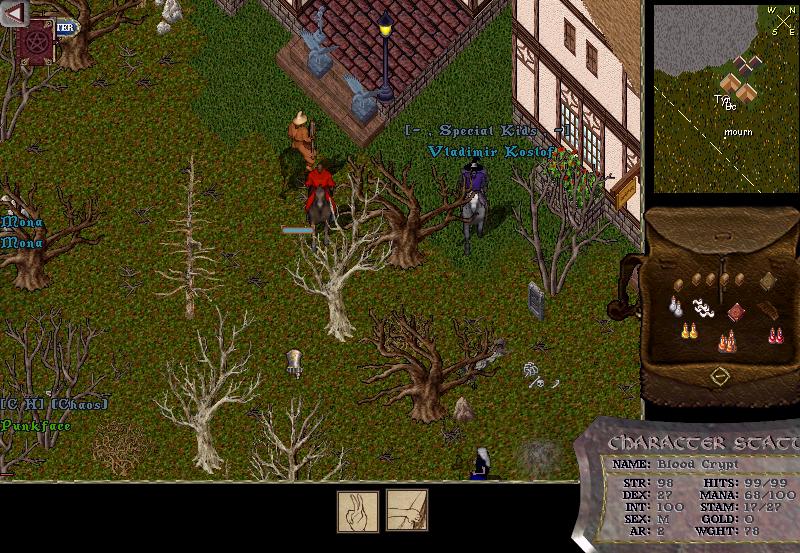Select the tan book in the backpack
800x553 pixels.
click(x=767, y=281)
